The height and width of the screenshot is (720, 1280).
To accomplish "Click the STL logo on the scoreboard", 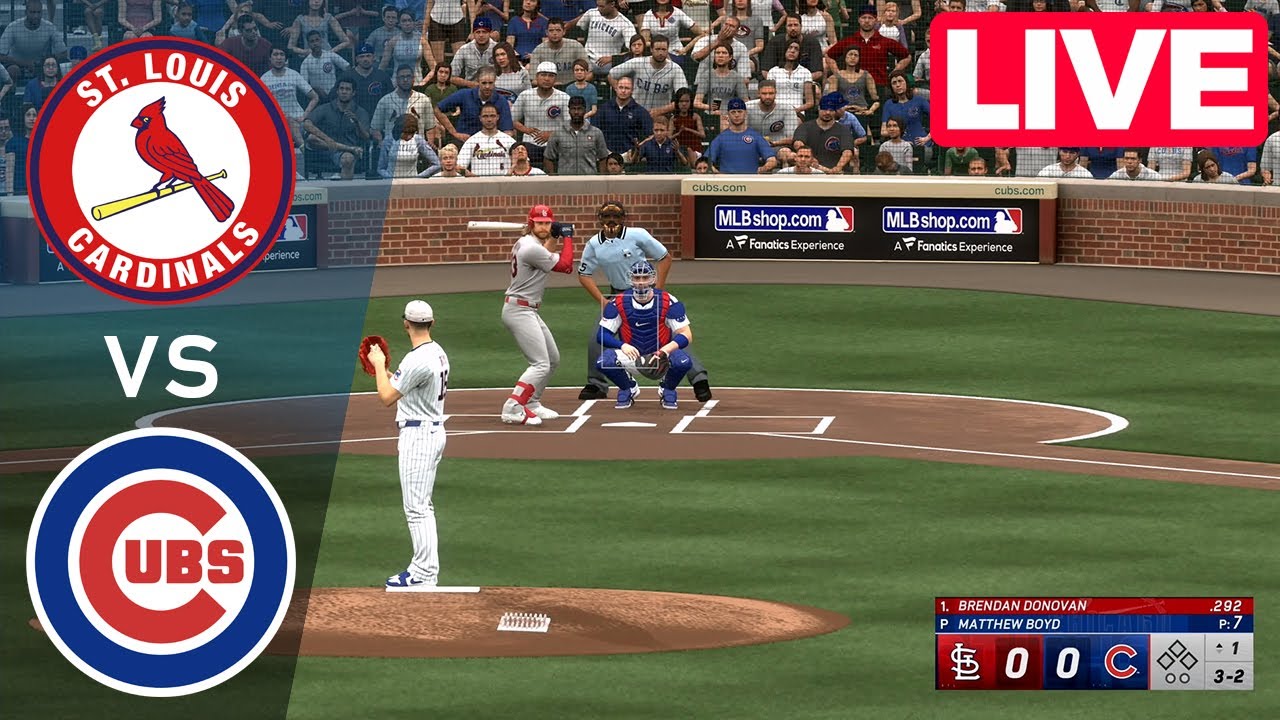I will coord(965,661).
